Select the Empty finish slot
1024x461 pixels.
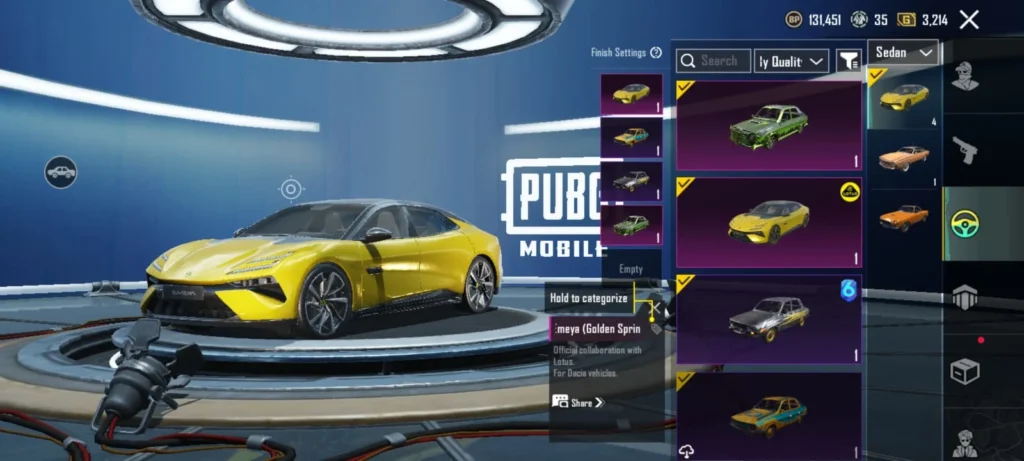(x=631, y=269)
